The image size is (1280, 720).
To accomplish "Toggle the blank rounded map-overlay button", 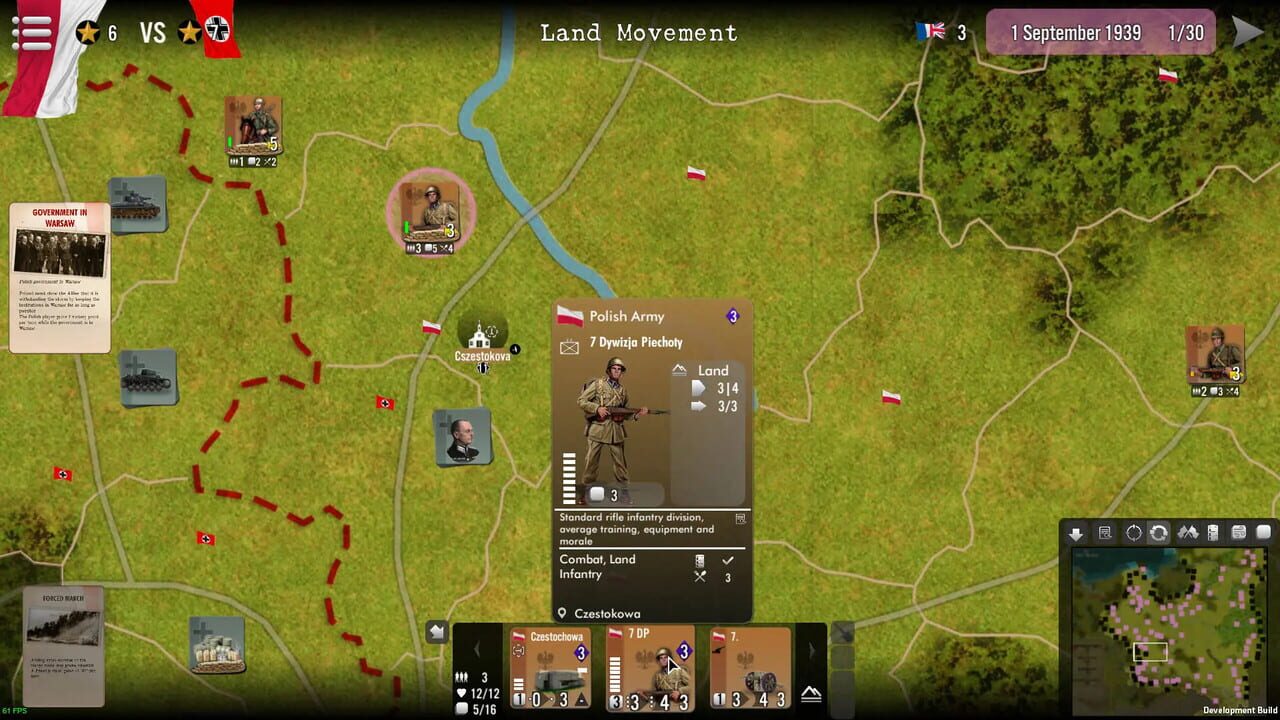I will point(1264,533).
